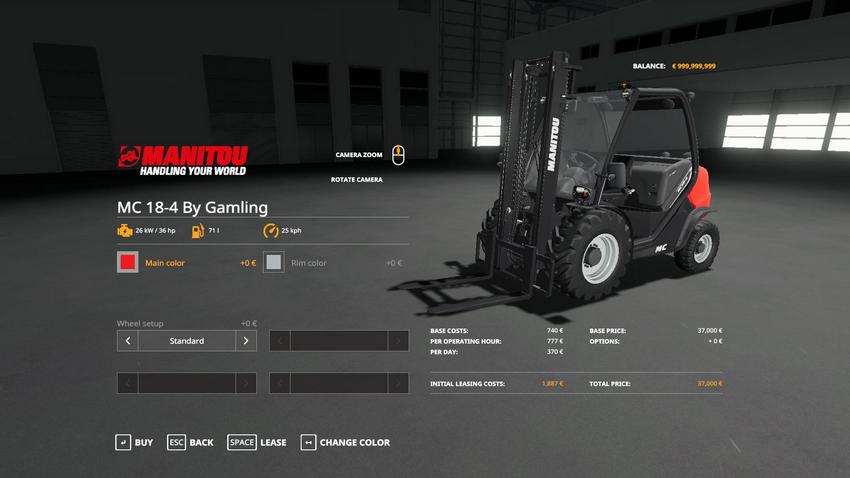Choose the grey Rim color swatch
The height and width of the screenshot is (478, 850).
(x=274, y=263)
